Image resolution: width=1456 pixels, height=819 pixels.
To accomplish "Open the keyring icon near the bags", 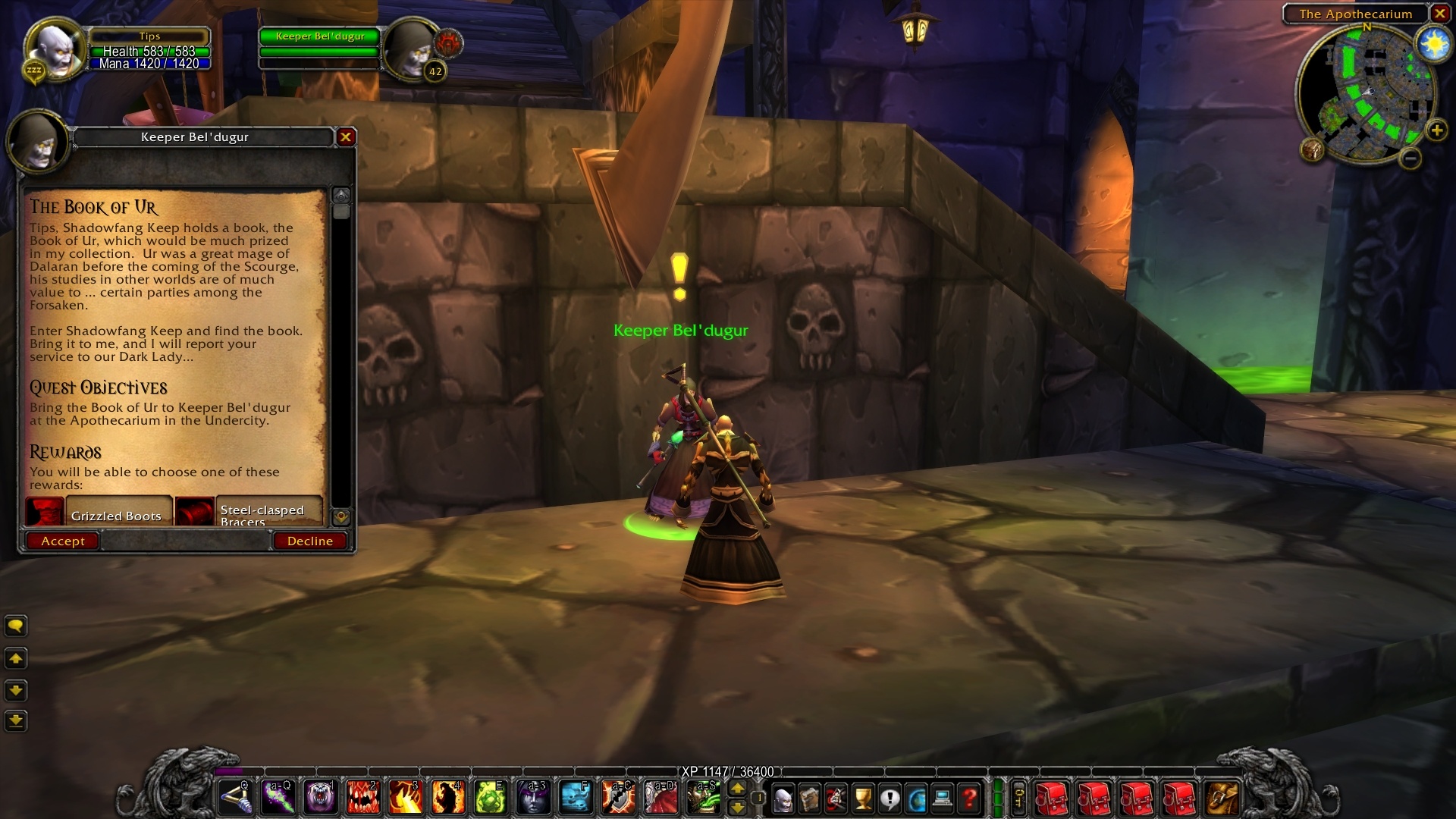I will click(x=1019, y=798).
